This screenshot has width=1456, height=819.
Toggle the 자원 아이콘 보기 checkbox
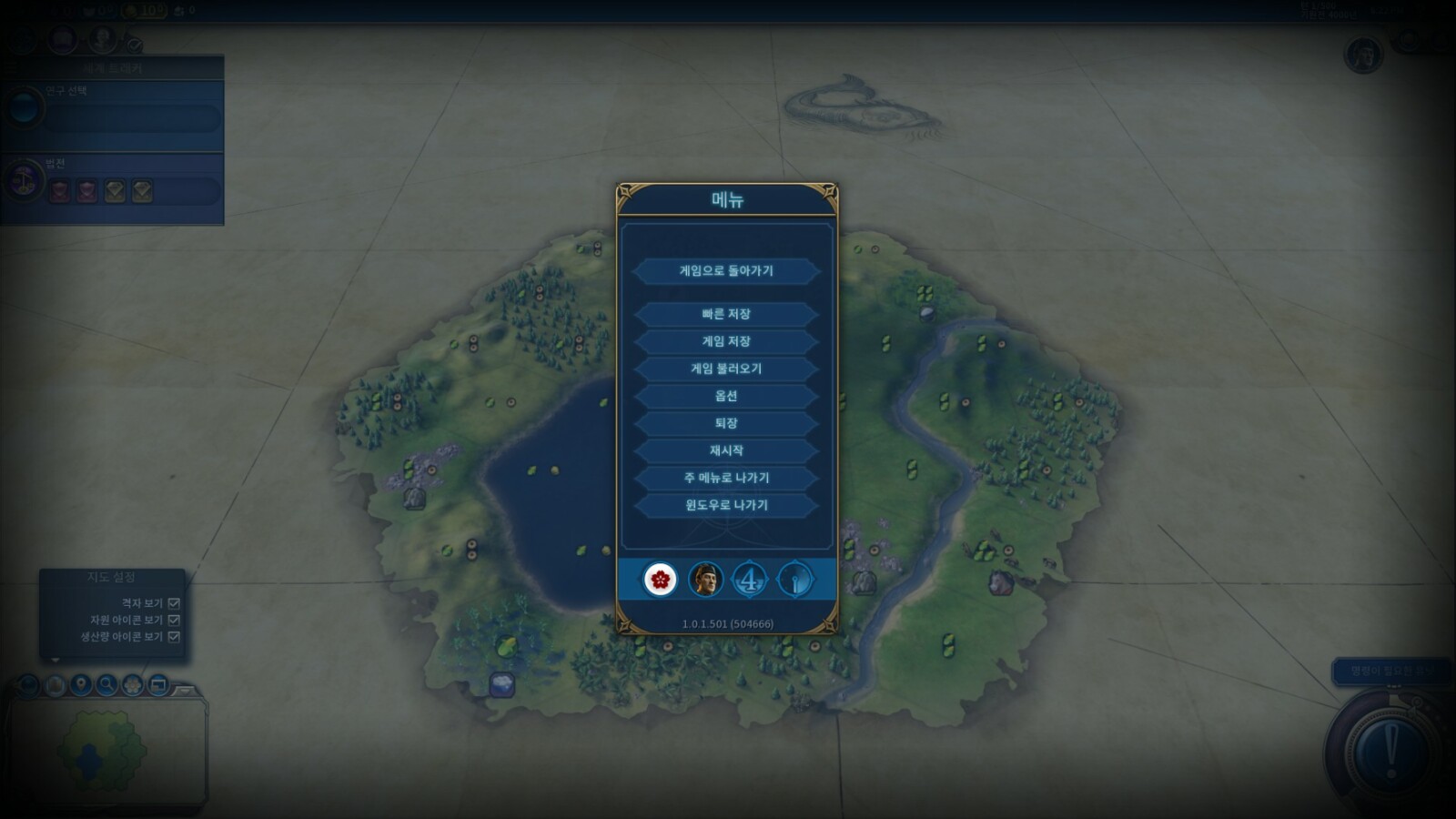[x=174, y=620]
